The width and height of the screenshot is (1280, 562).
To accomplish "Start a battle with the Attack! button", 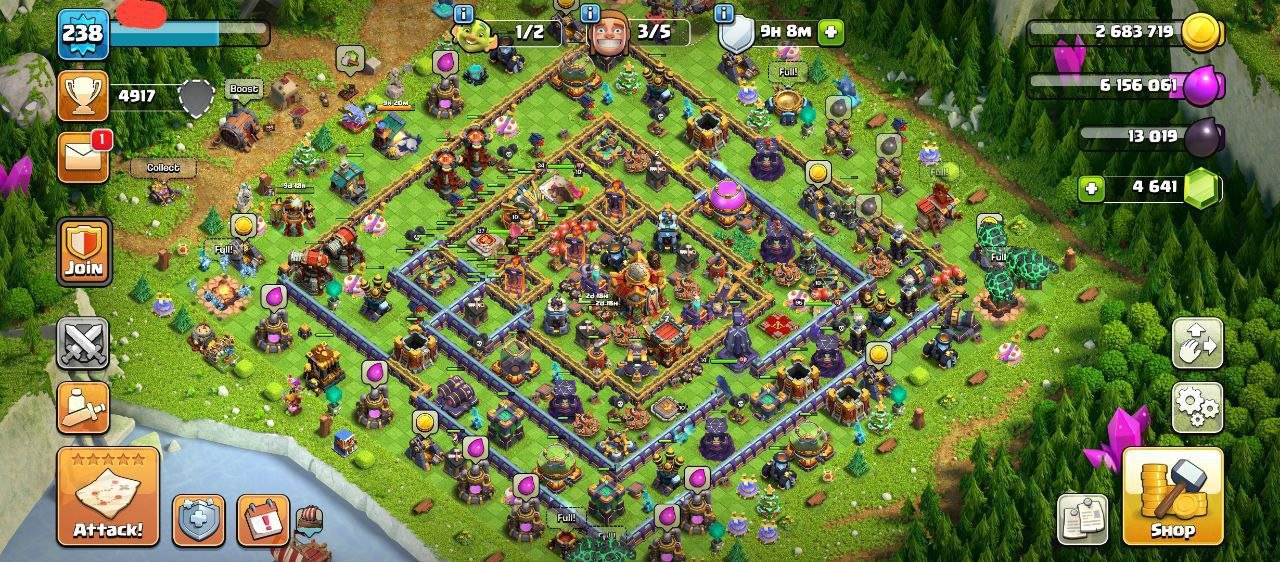I will tap(108, 496).
